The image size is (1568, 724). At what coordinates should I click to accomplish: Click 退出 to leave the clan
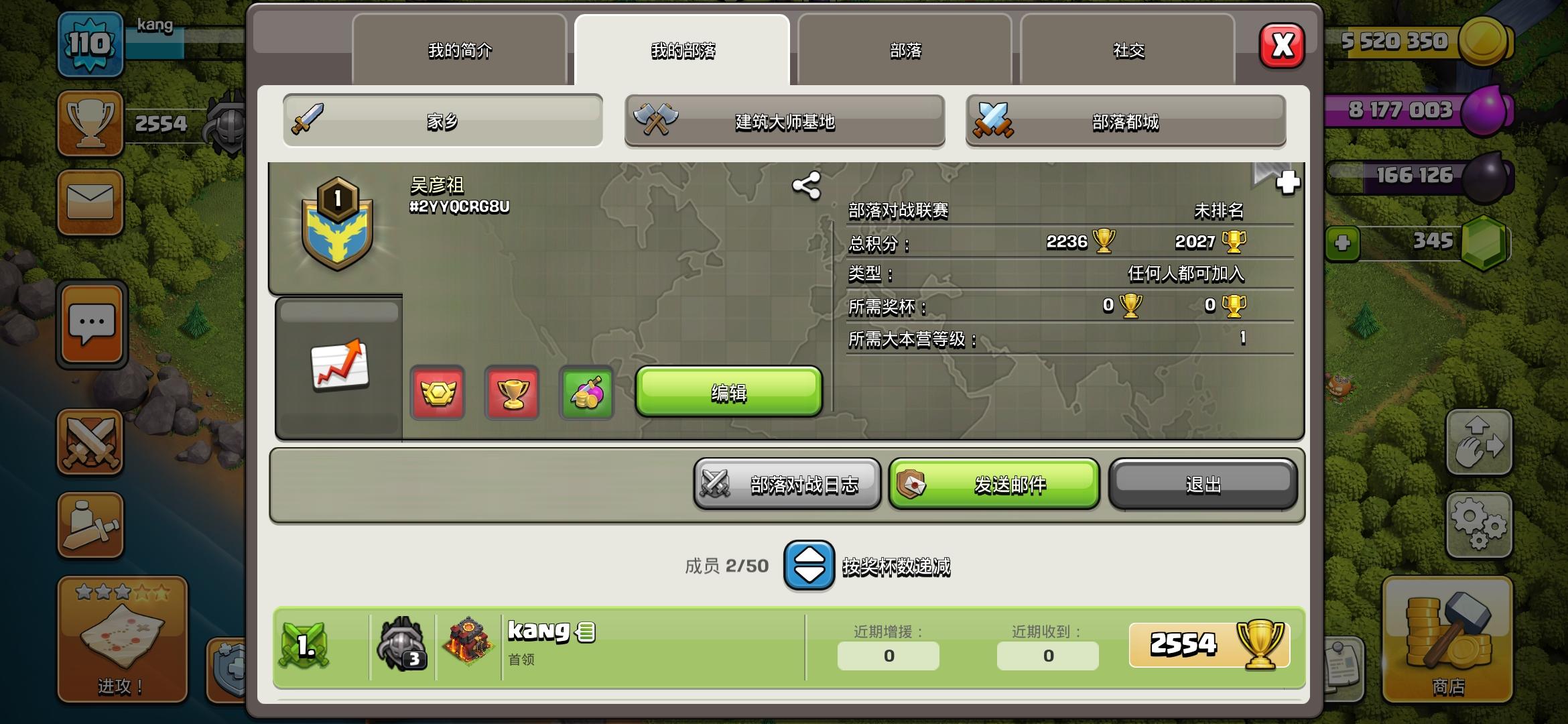[x=1203, y=484]
